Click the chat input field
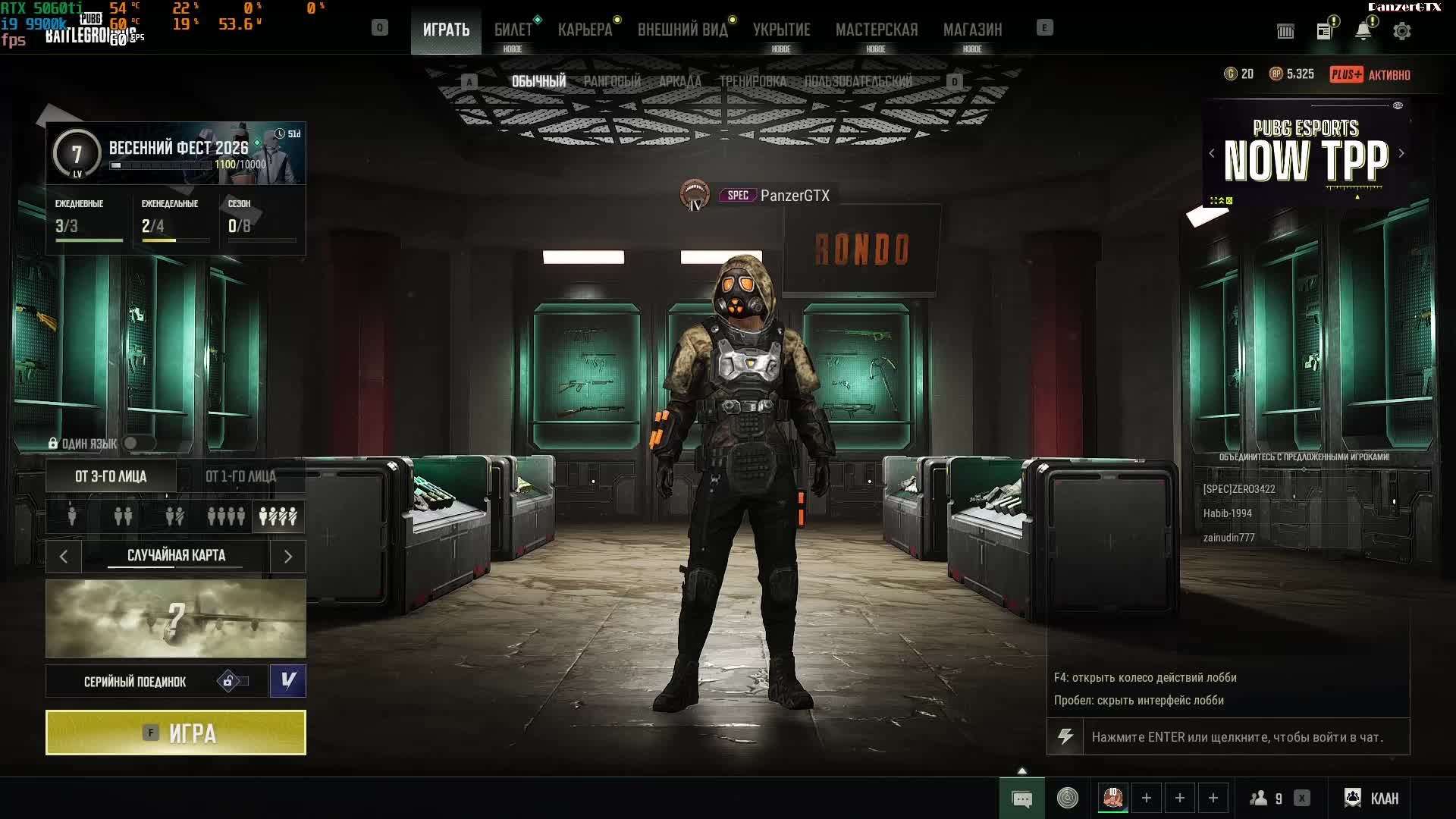Viewport: 1456px width, 819px height. tap(1238, 737)
